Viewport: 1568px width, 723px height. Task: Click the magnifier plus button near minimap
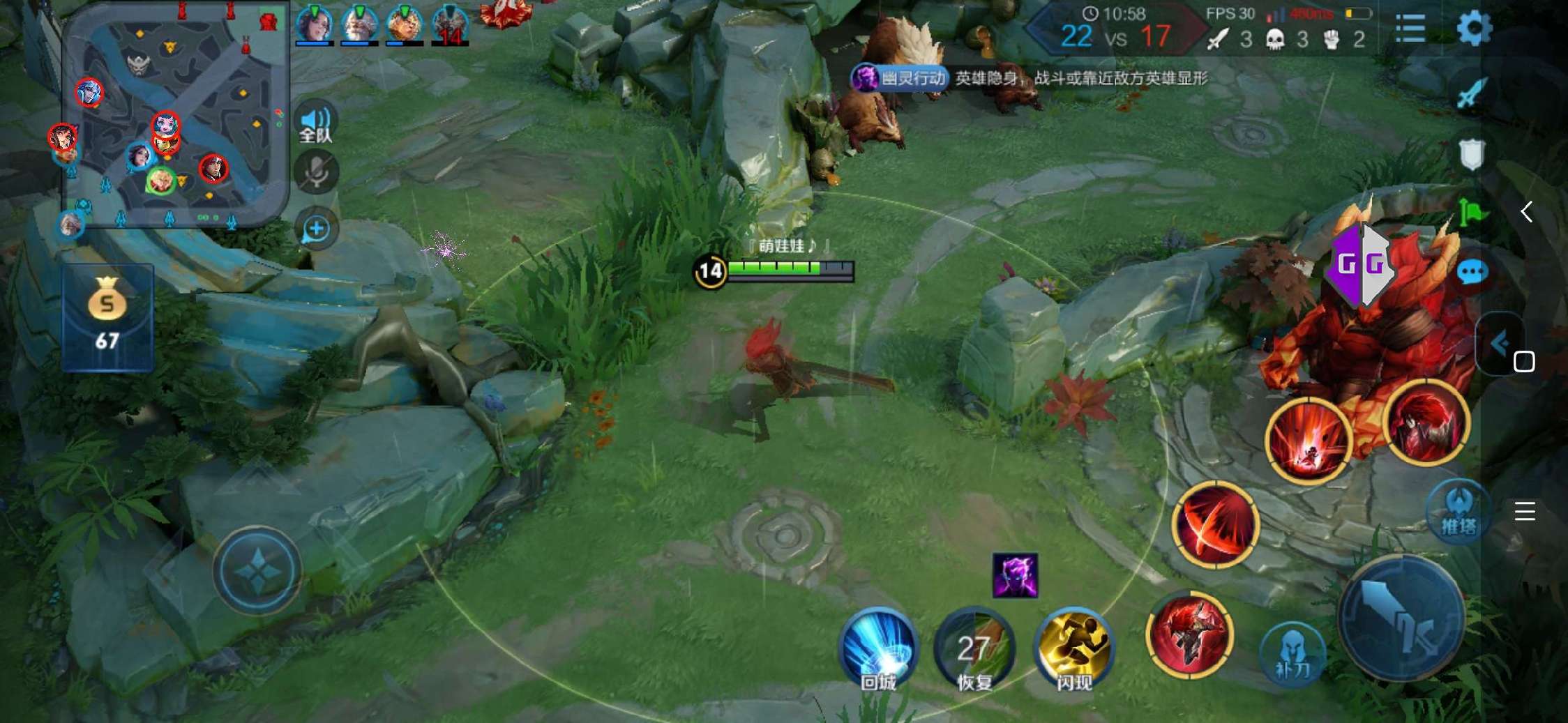point(316,228)
